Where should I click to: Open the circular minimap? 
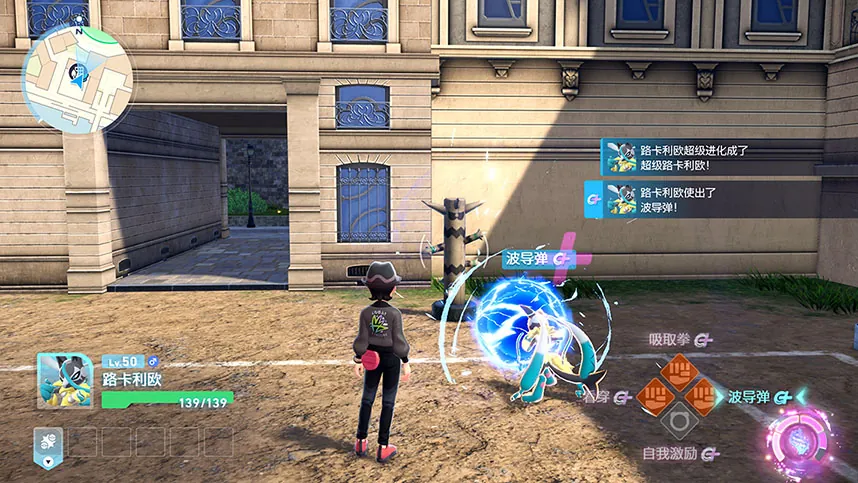tap(76, 80)
